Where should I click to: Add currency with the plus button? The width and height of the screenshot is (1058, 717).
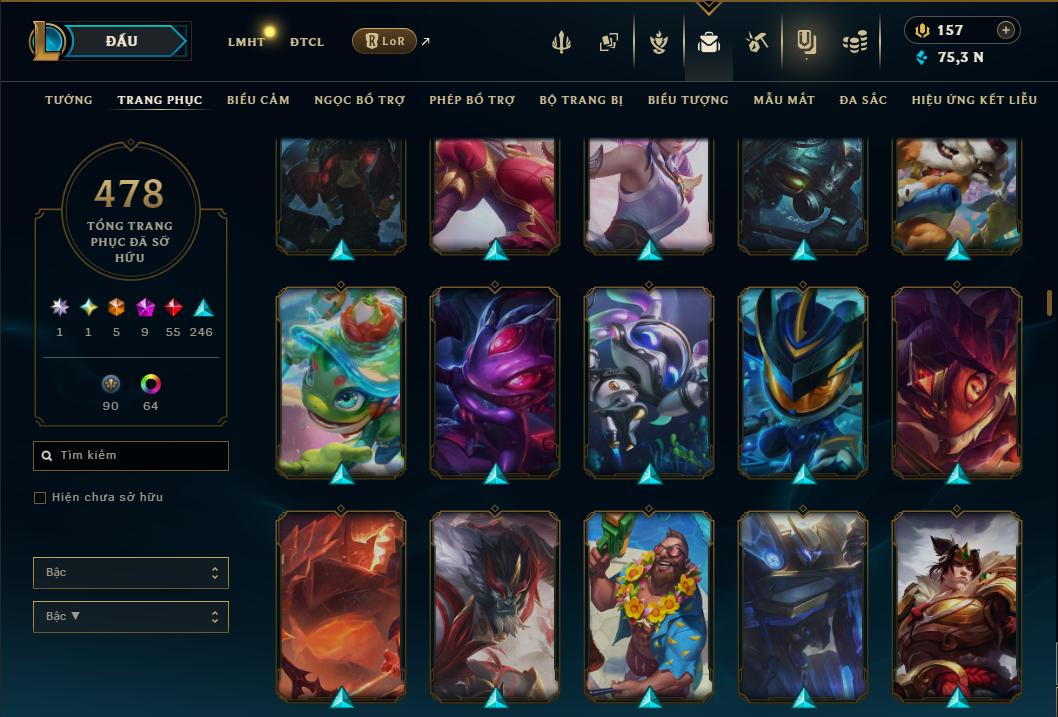pyautogui.click(x=1006, y=31)
